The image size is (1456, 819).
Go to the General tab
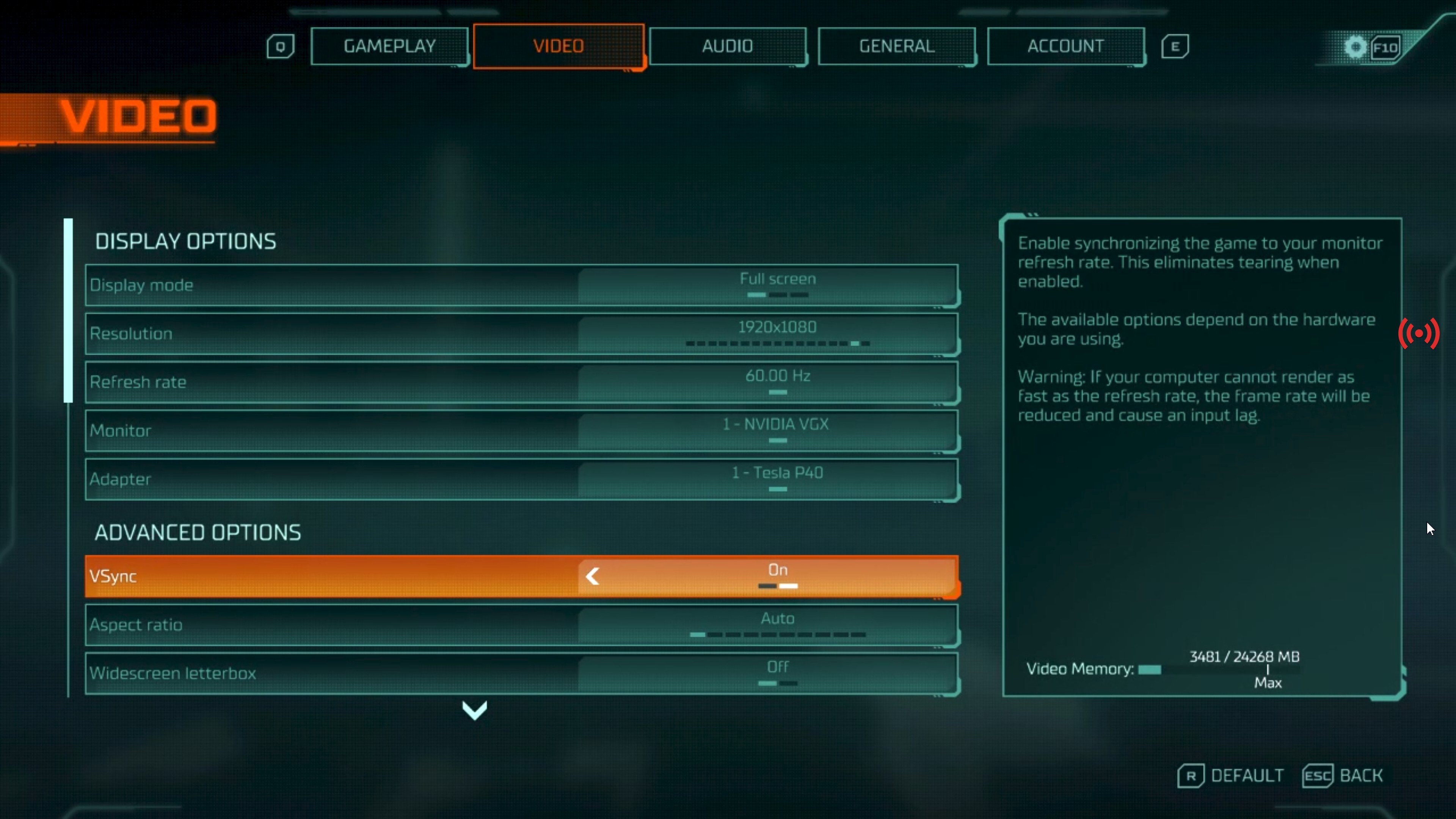pos(896,46)
